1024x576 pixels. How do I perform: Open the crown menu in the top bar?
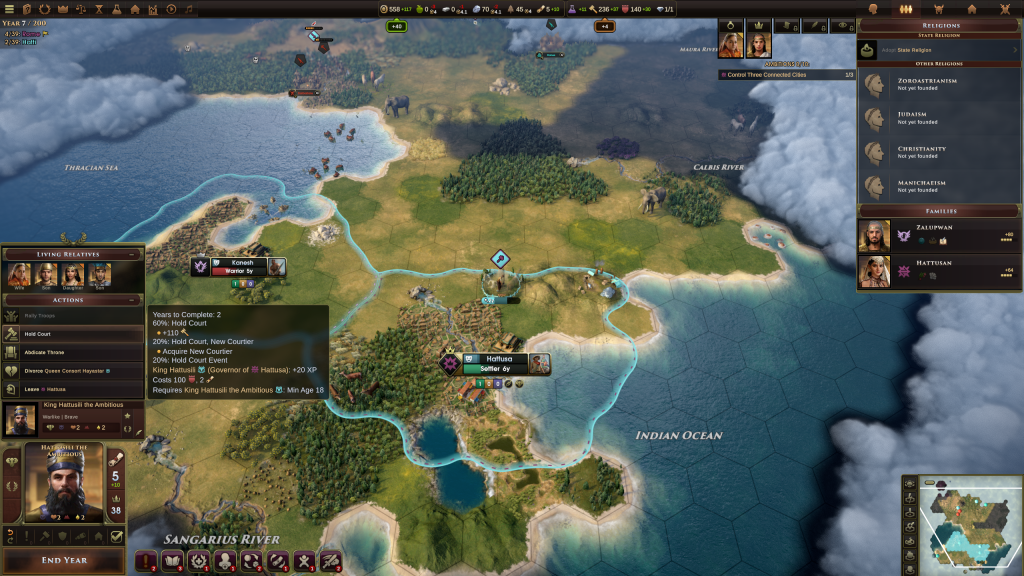[63, 9]
